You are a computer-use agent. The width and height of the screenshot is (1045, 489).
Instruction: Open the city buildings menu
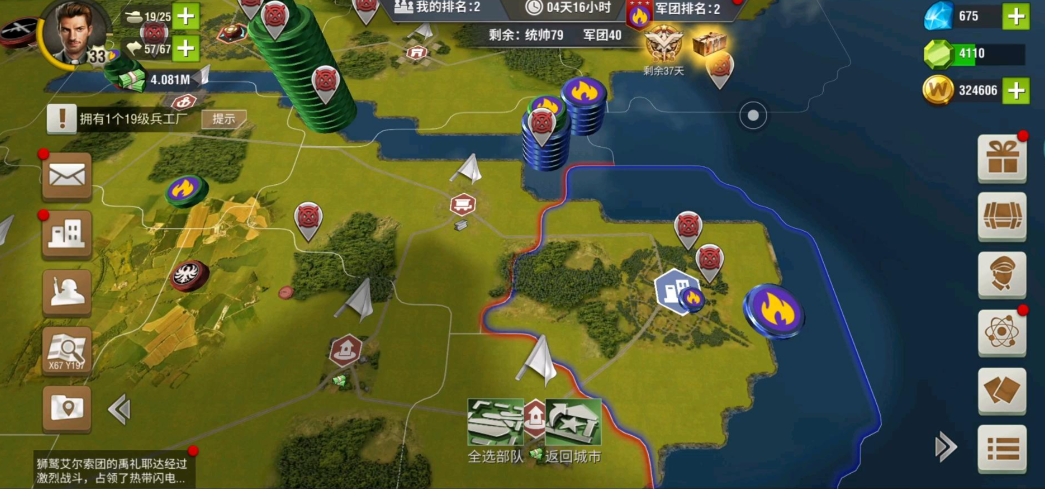(x=67, y=234)
